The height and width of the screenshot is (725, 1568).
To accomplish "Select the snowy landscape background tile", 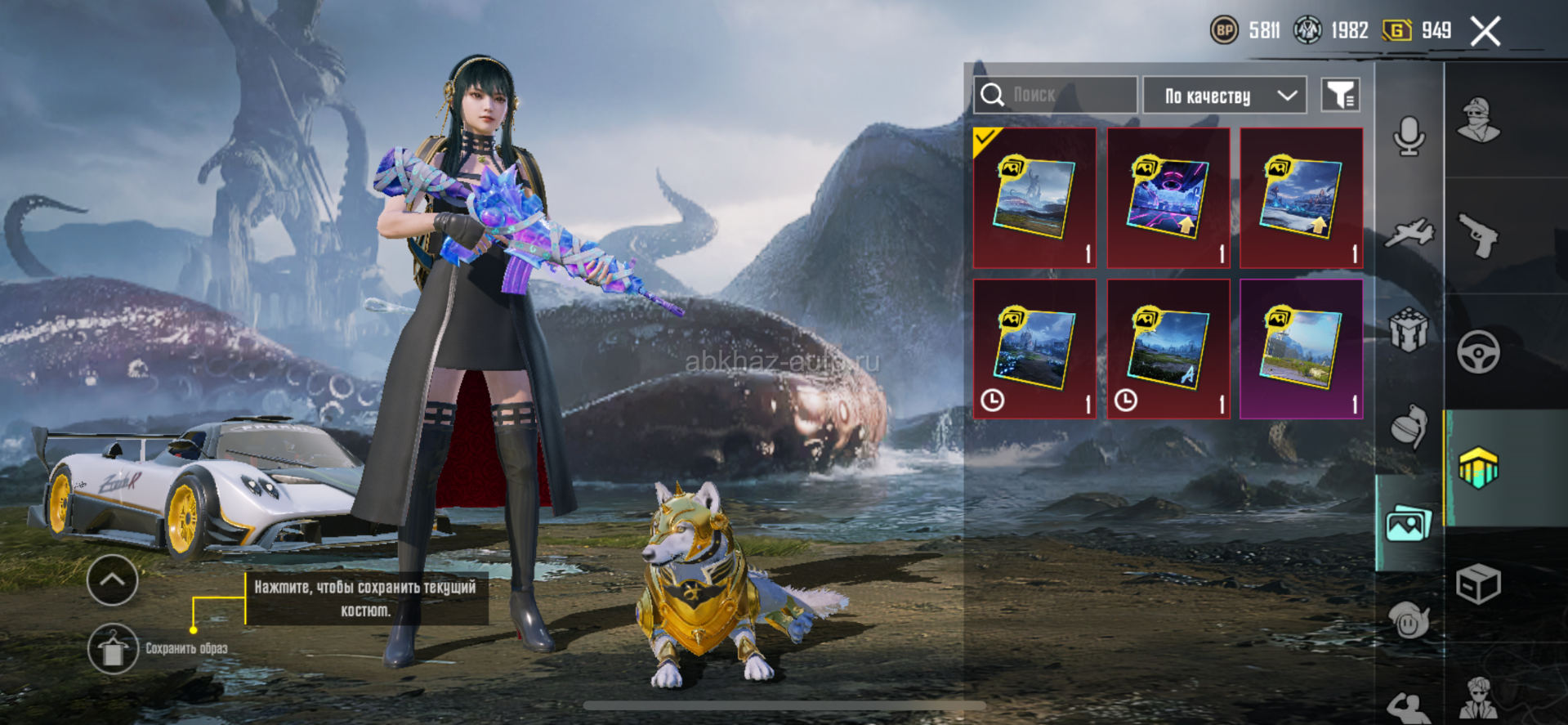I will click(x=1301, y=198).
